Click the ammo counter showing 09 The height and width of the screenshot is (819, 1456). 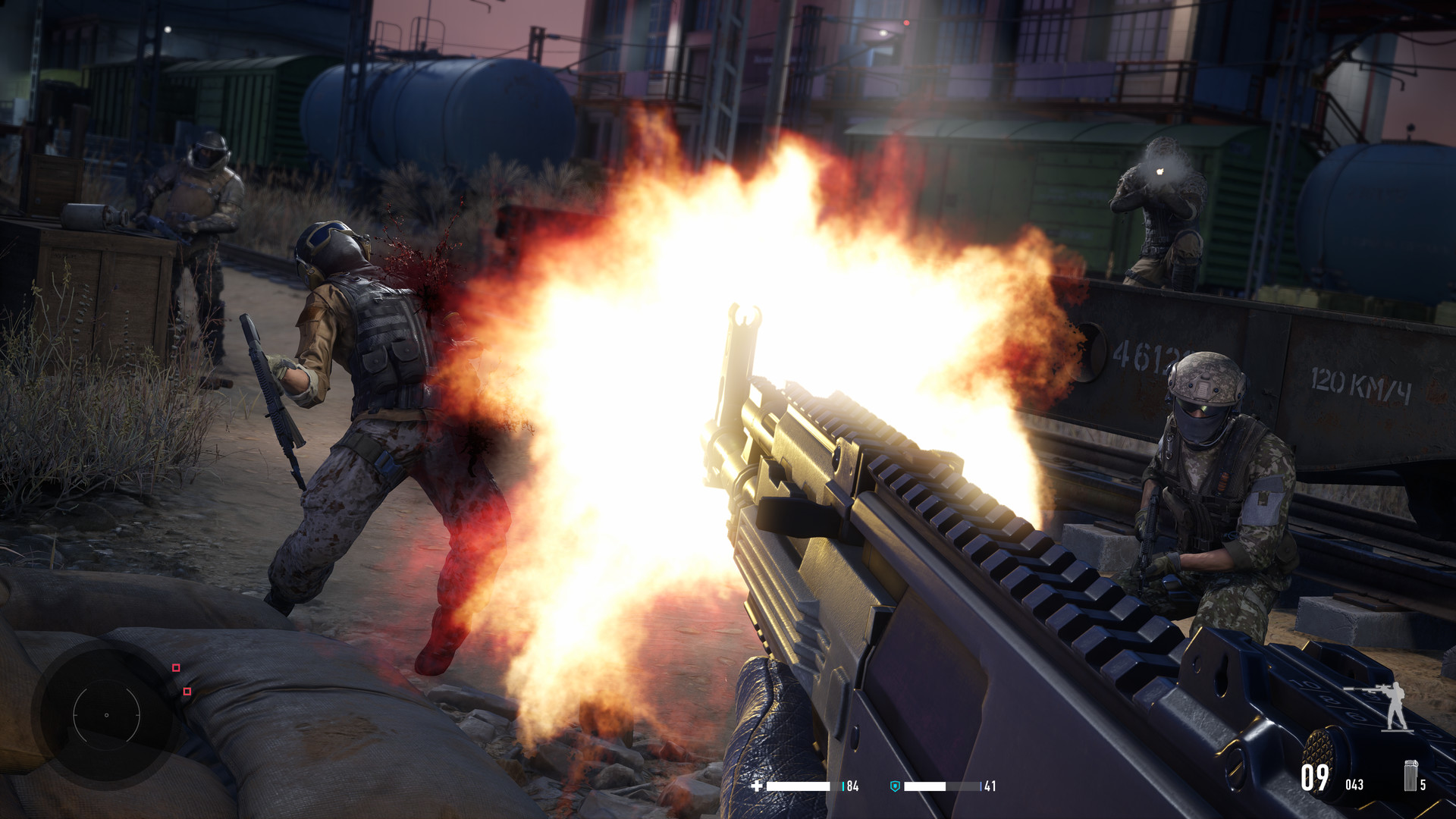click(1316, 778)
